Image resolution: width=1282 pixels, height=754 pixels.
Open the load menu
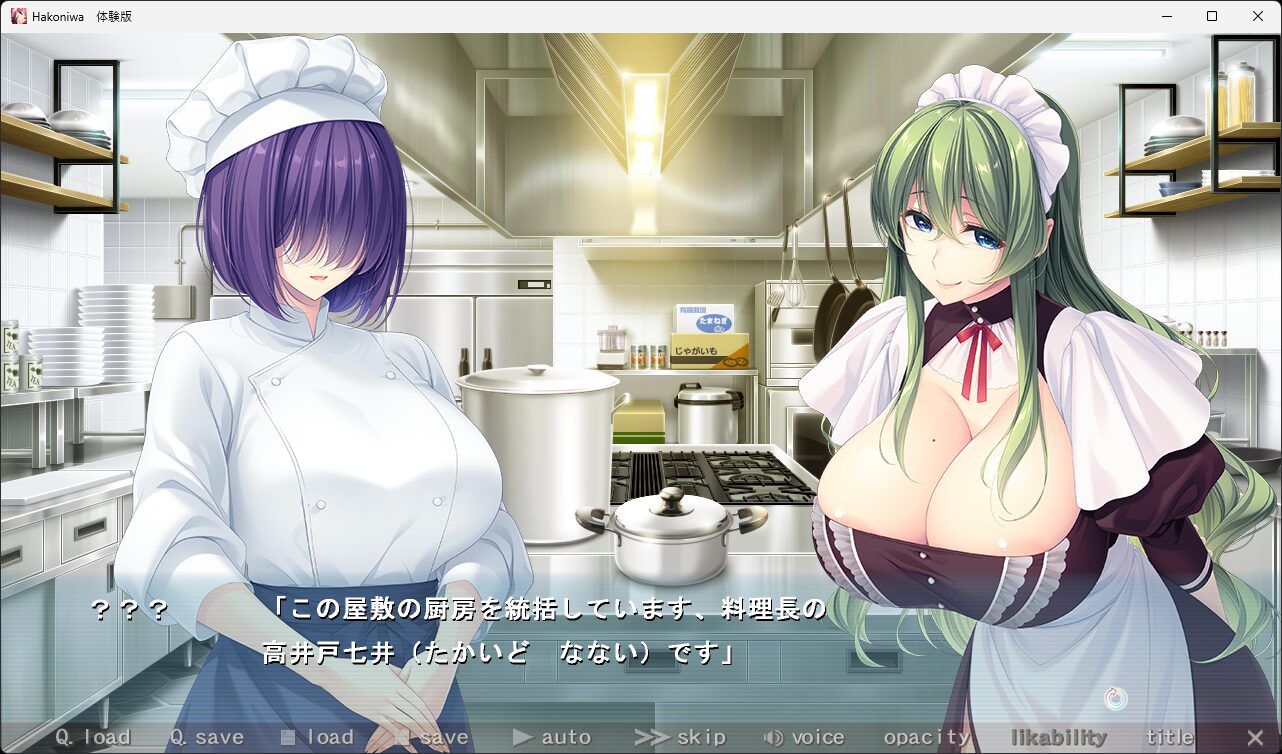click(317, 738)
